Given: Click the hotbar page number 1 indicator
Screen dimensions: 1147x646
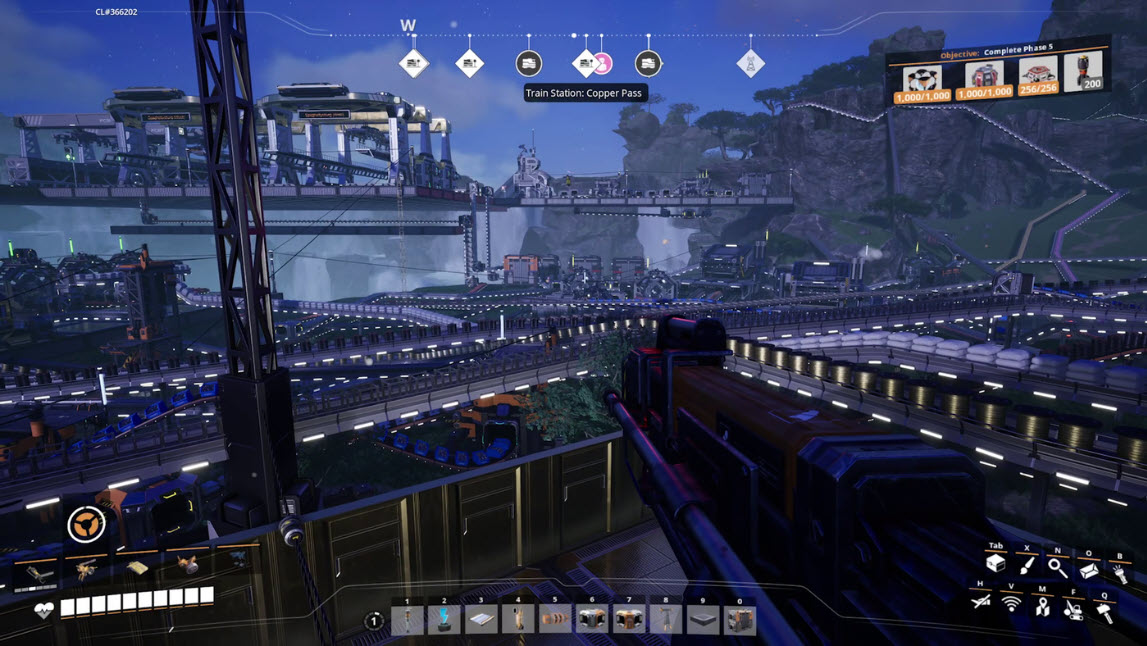Looking at the screenshot, I should tap(373, 621).
